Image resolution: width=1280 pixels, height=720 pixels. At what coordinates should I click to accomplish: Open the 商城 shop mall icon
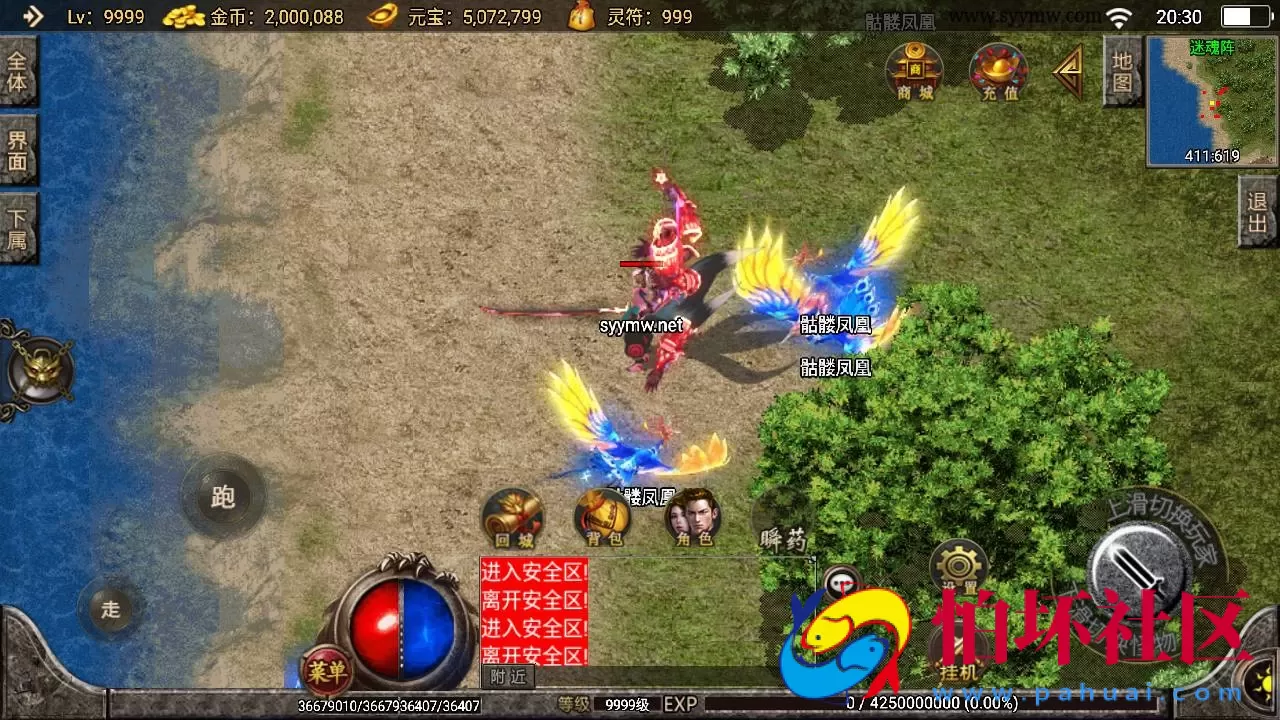912,72
